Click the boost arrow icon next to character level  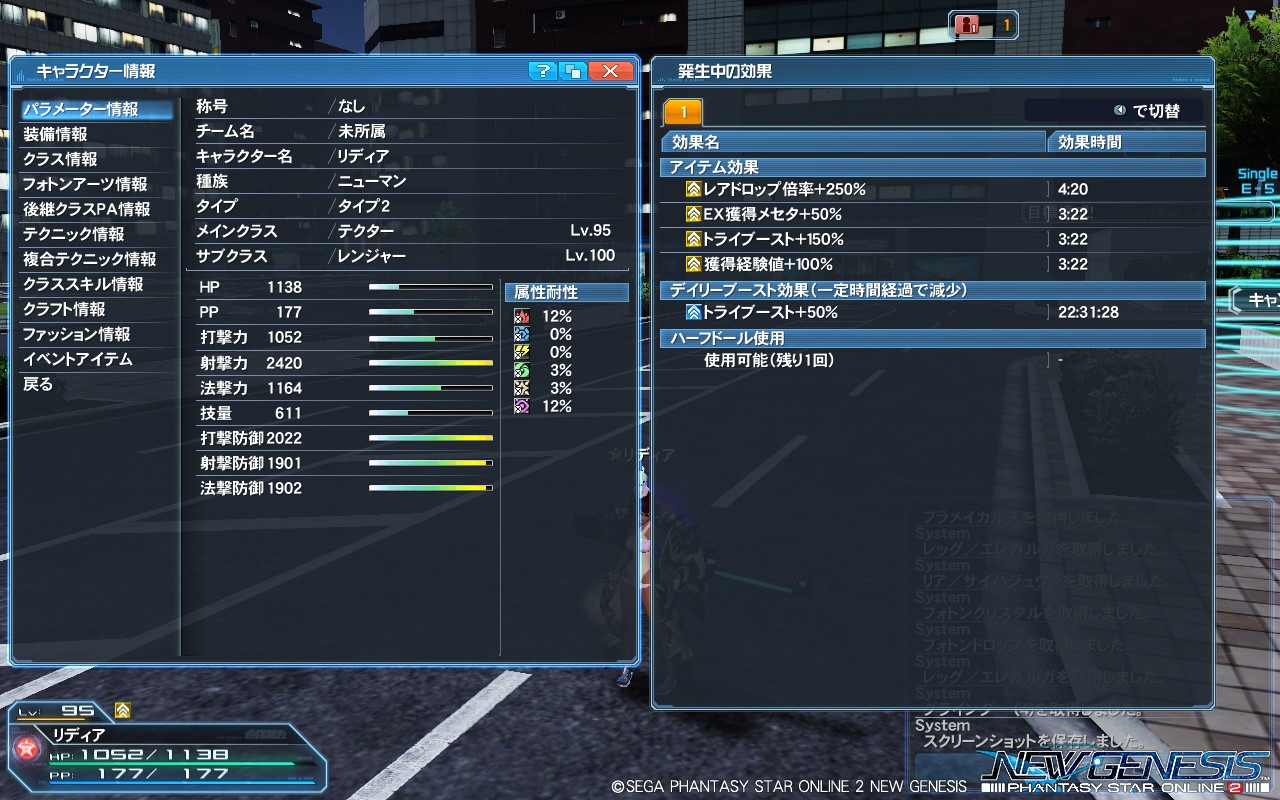point(121,711)
